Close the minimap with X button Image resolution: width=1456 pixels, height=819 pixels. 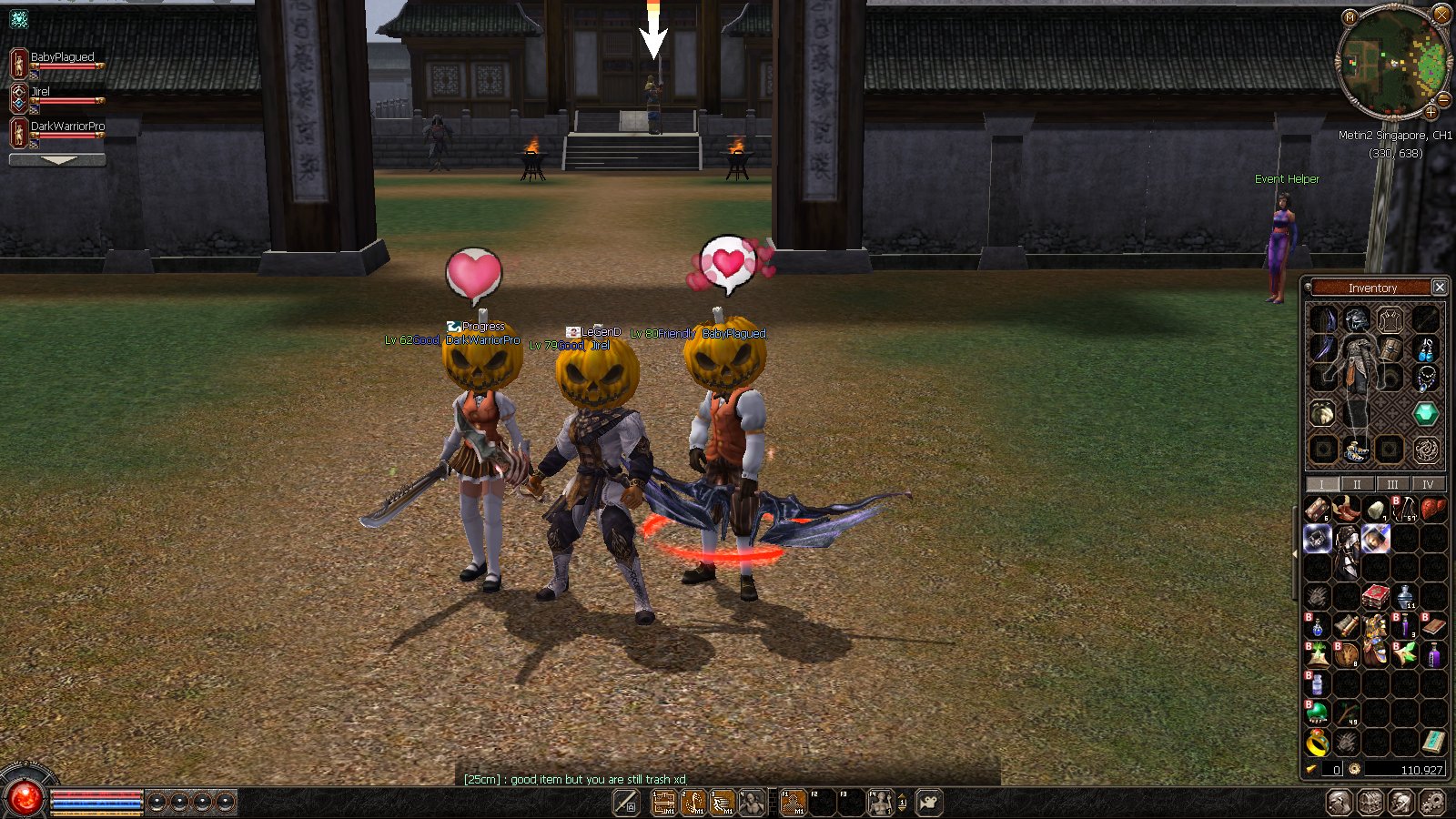pyautogui.click(x=1441, y=14)
